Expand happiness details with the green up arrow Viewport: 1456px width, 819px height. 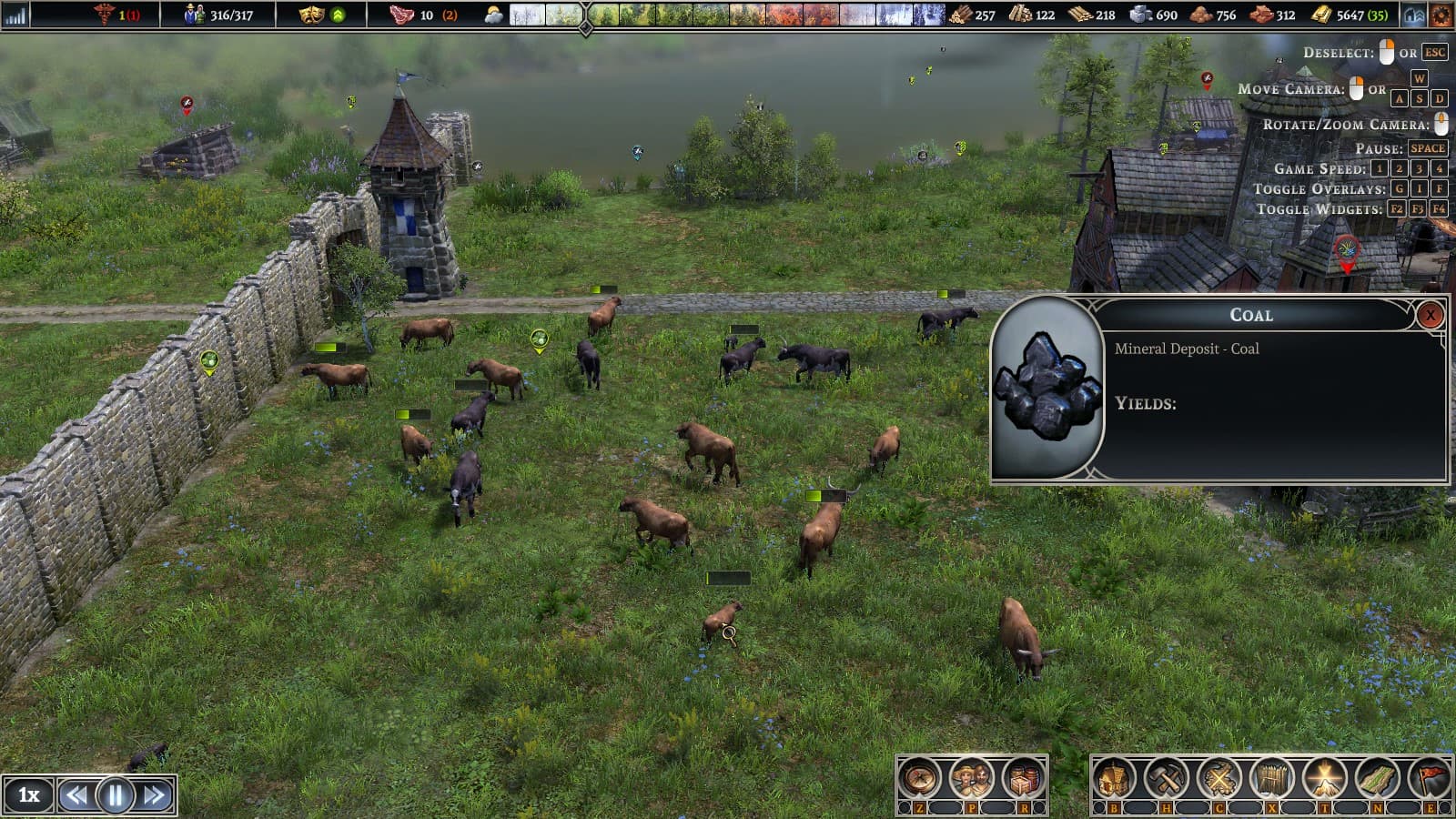click(338, 14)
